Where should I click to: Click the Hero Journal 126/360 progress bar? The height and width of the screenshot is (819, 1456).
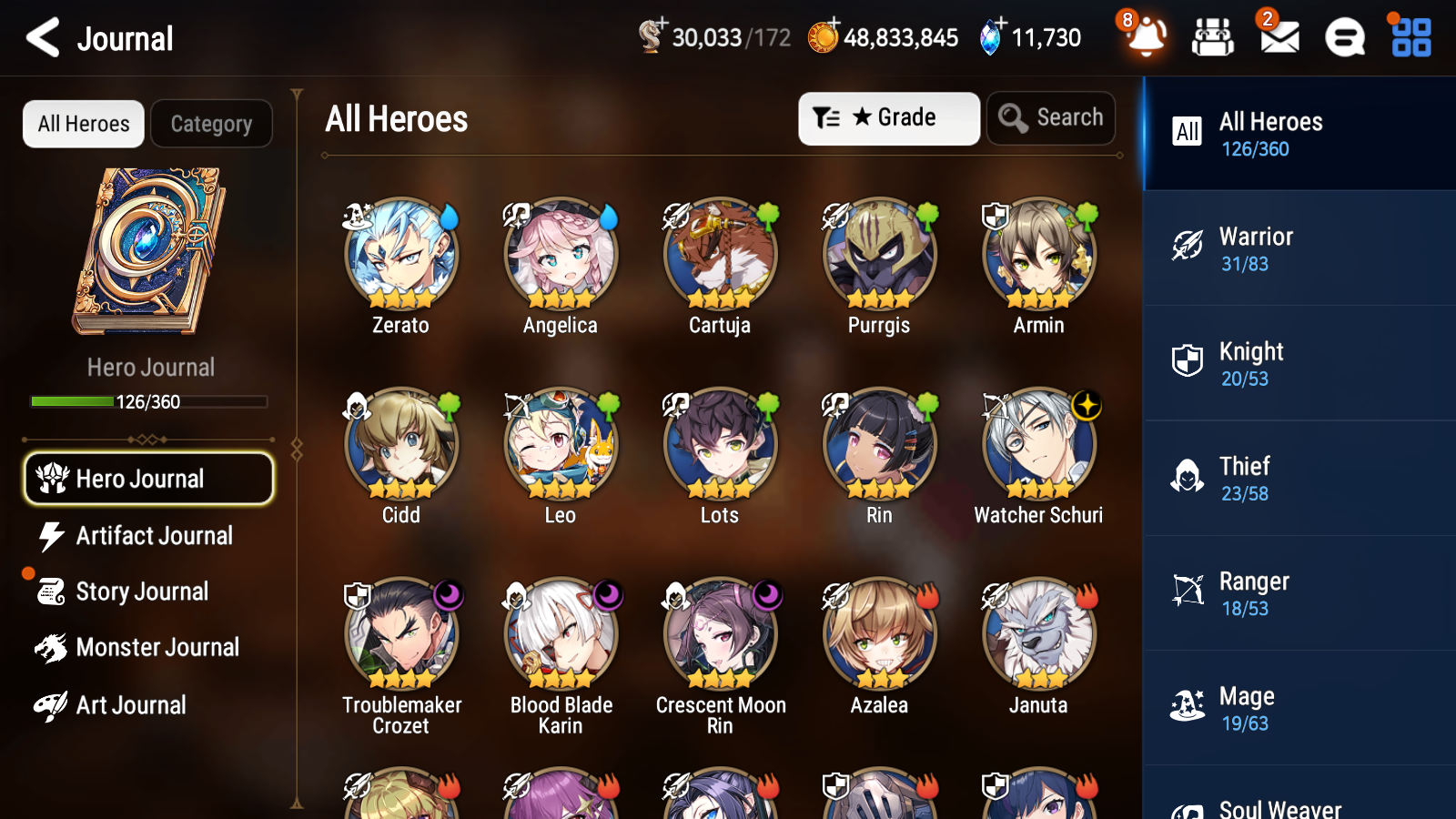click(149, 400)
